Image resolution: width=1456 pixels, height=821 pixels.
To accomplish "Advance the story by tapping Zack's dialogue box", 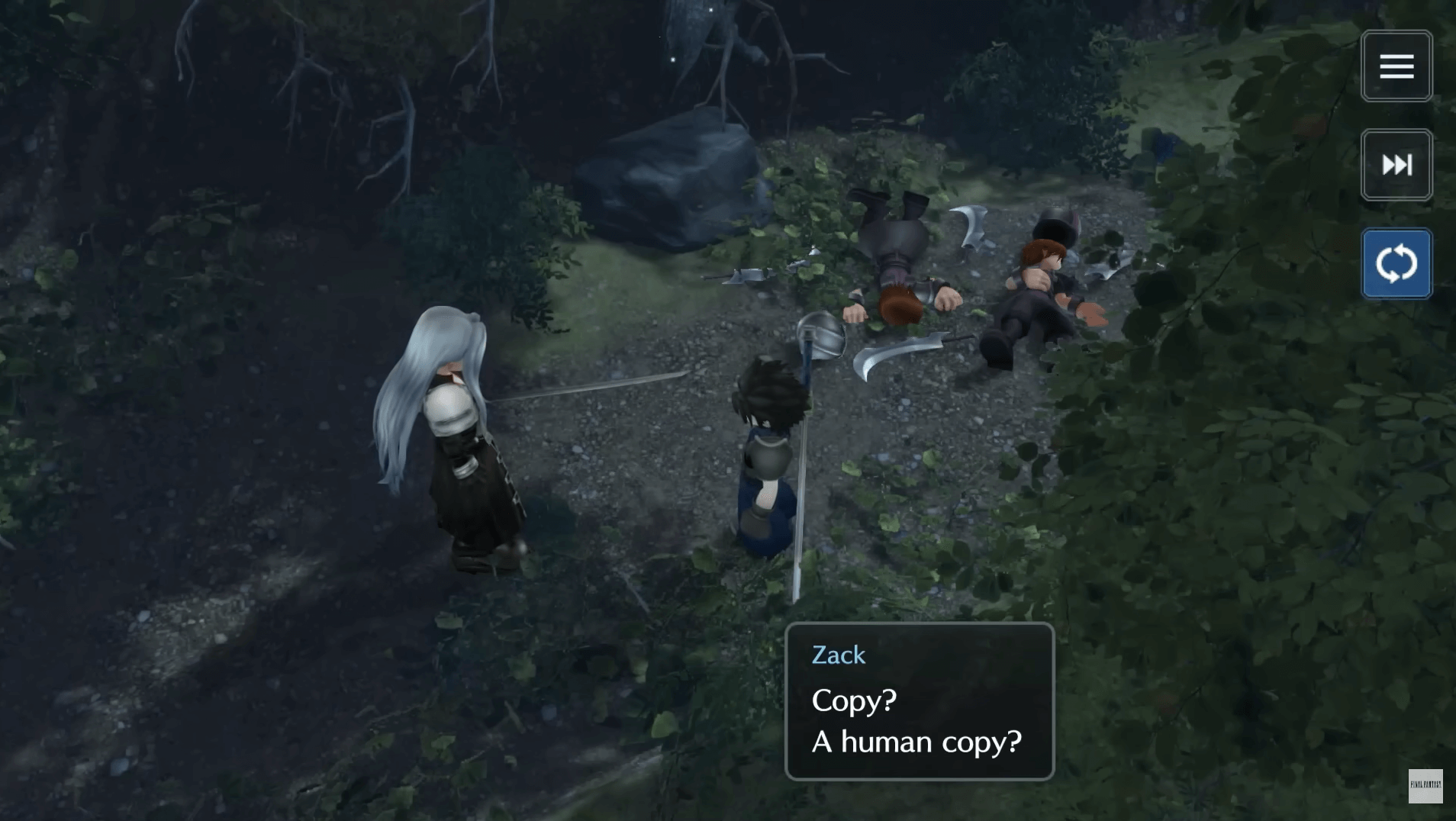I will (x=920, y=702).
